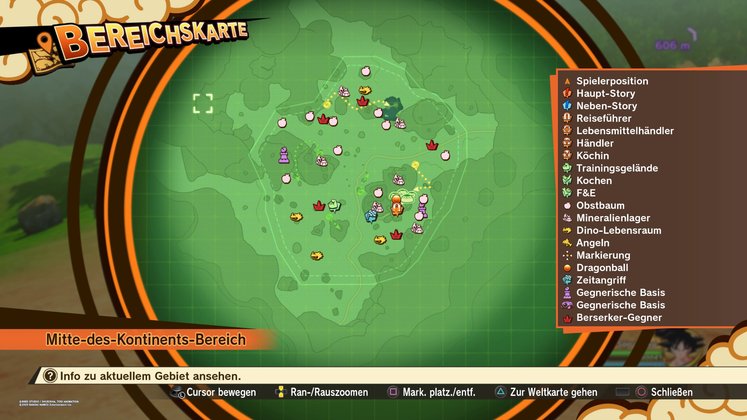Select the Angeln legend entry
747x420 pixels.
[592, 243]
